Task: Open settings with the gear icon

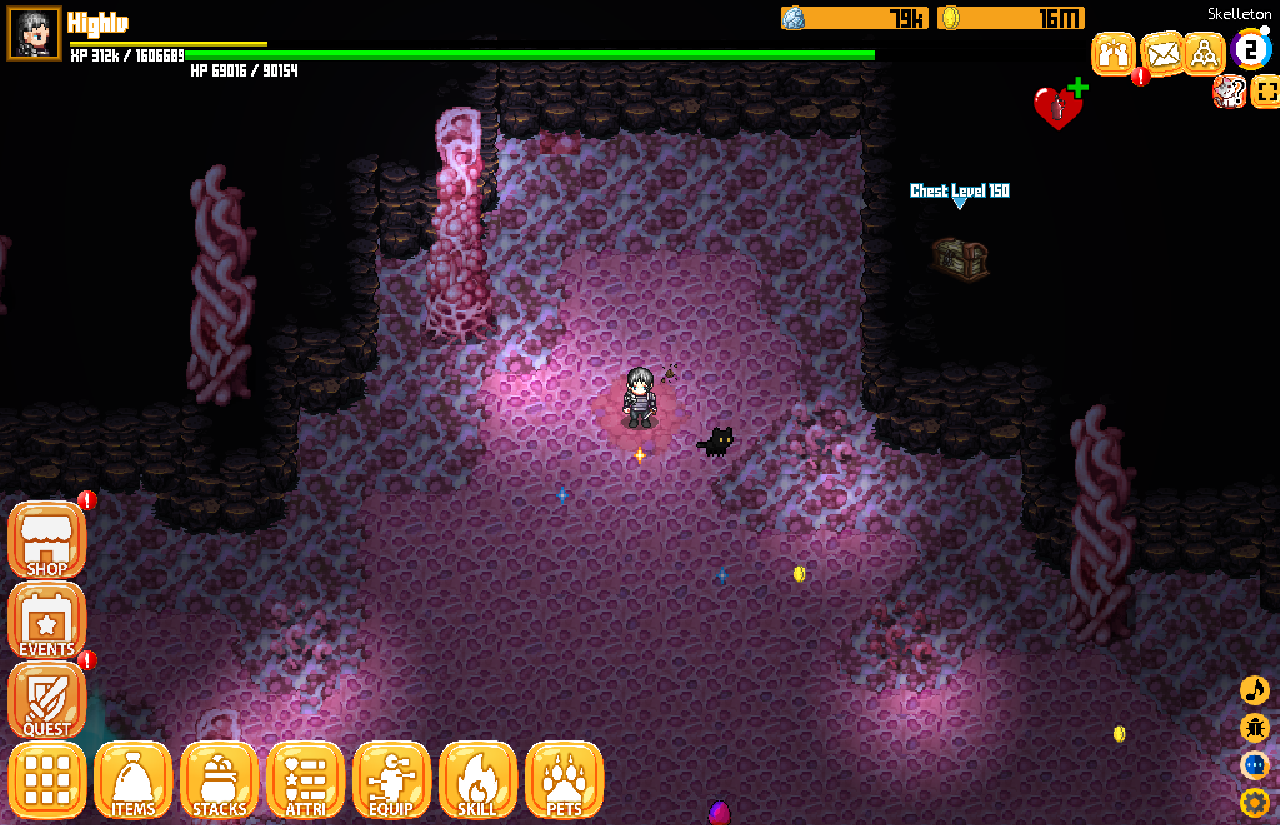Action: [1254, 802]
